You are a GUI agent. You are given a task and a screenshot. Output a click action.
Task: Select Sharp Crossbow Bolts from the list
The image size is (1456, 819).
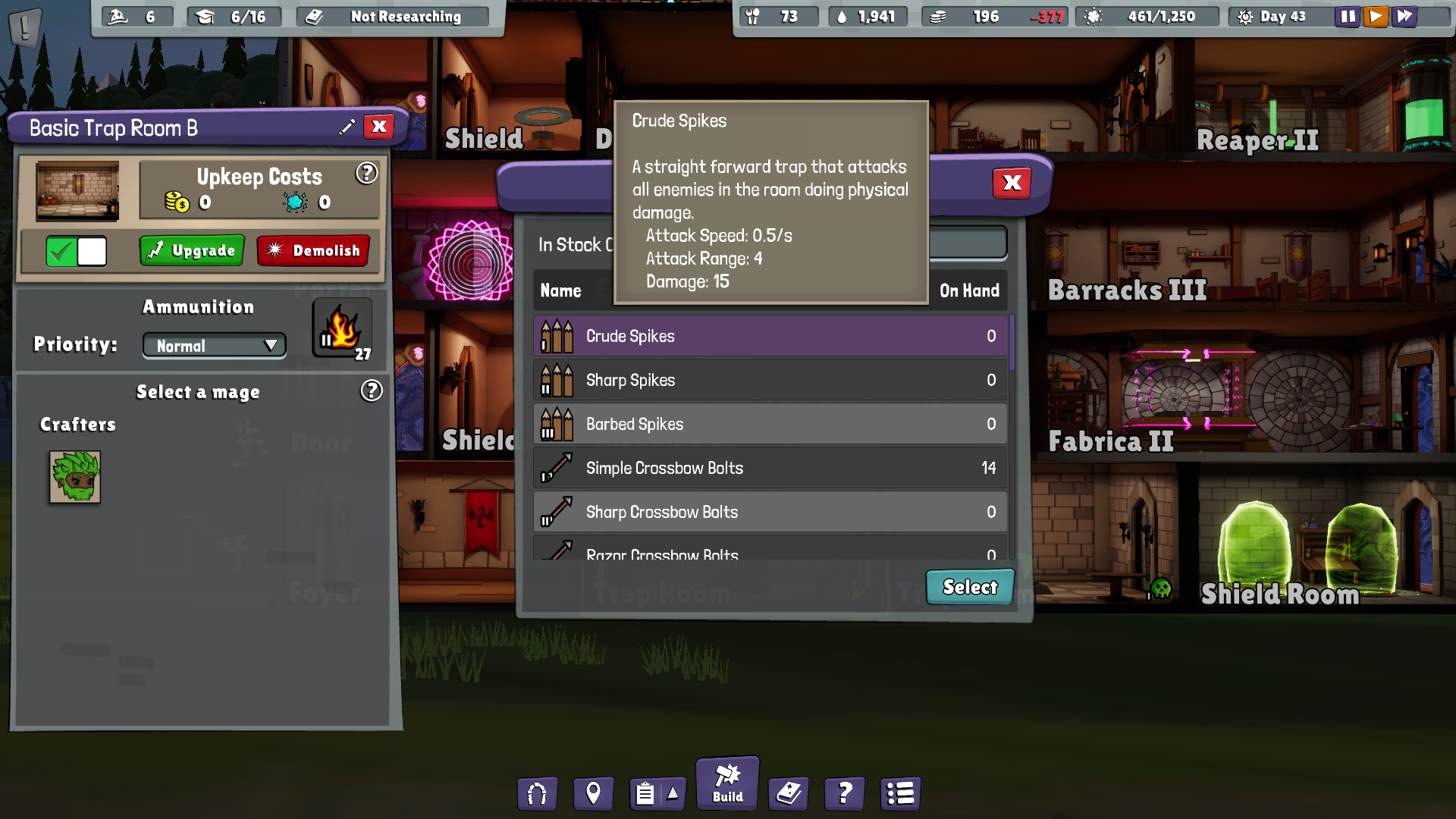pyautogui.click(x=768, y=512)
